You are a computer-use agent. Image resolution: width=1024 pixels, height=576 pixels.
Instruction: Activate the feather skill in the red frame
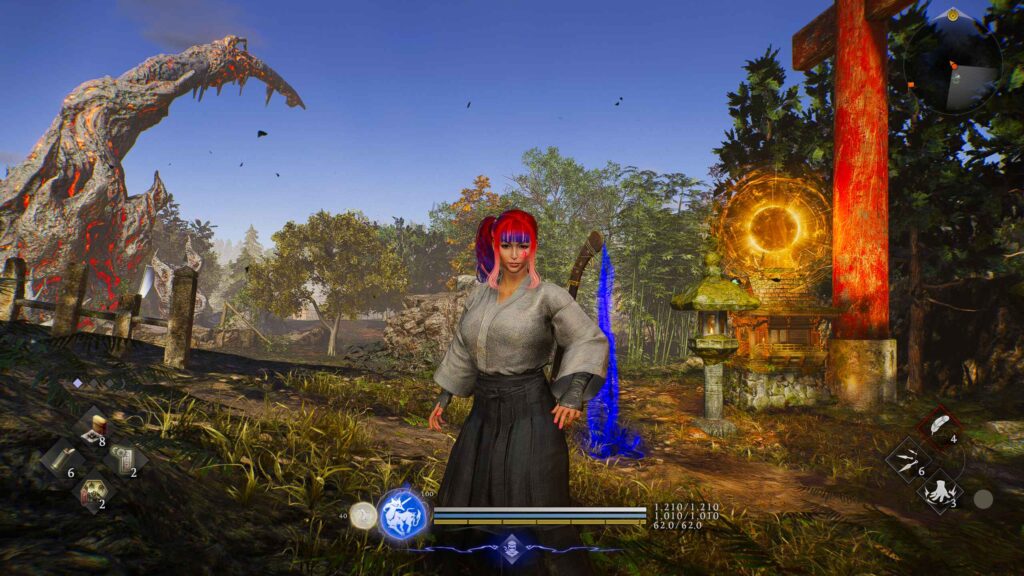[x=940, y=427]
